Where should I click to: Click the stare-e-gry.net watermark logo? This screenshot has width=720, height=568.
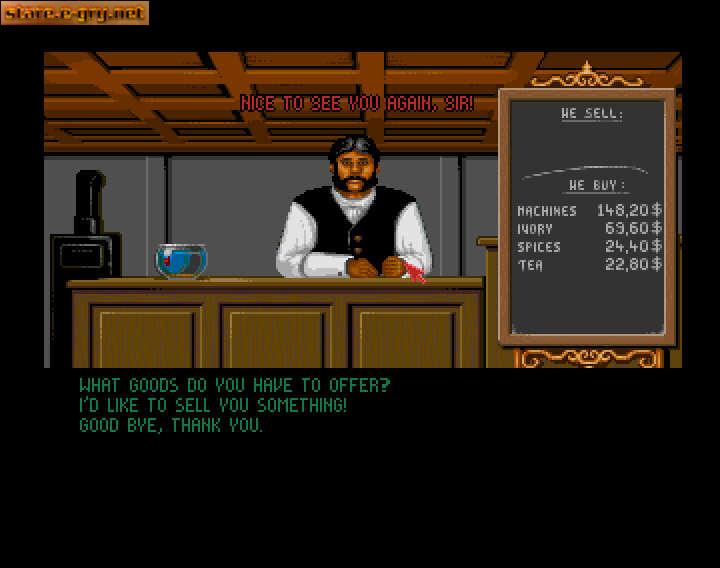tap(75, 13)
